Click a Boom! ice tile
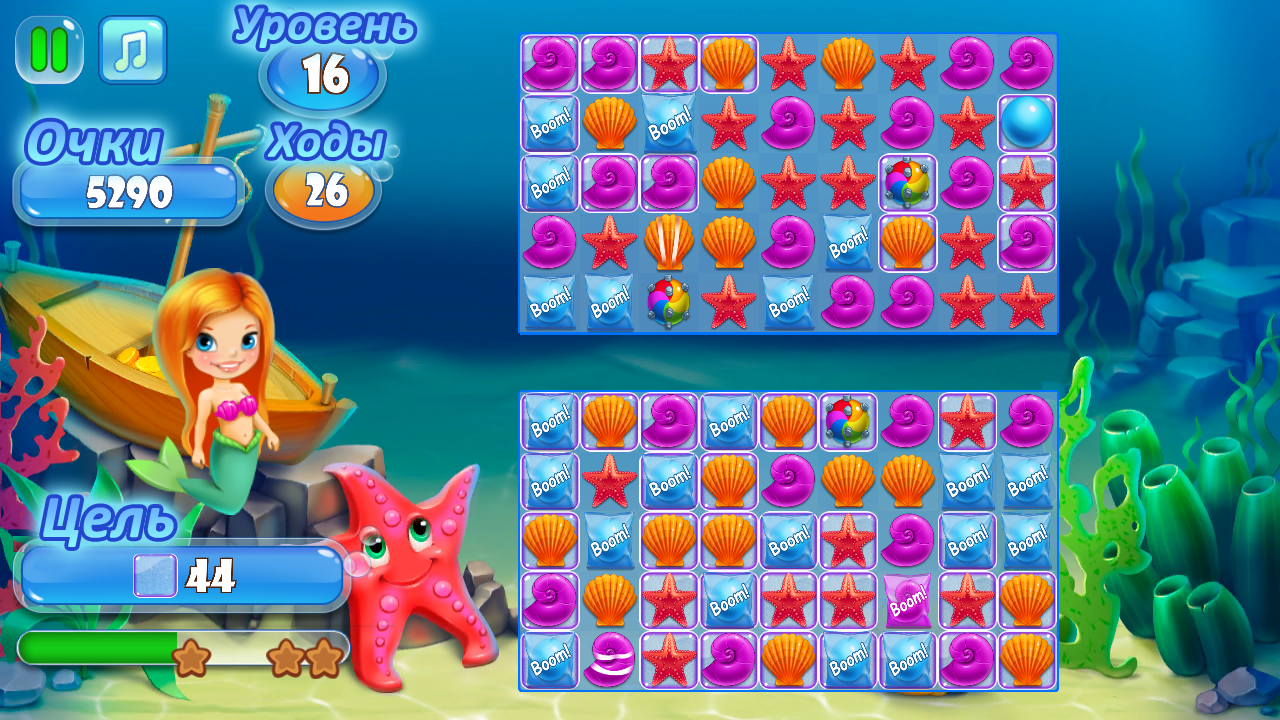 (x=549, y=123)
